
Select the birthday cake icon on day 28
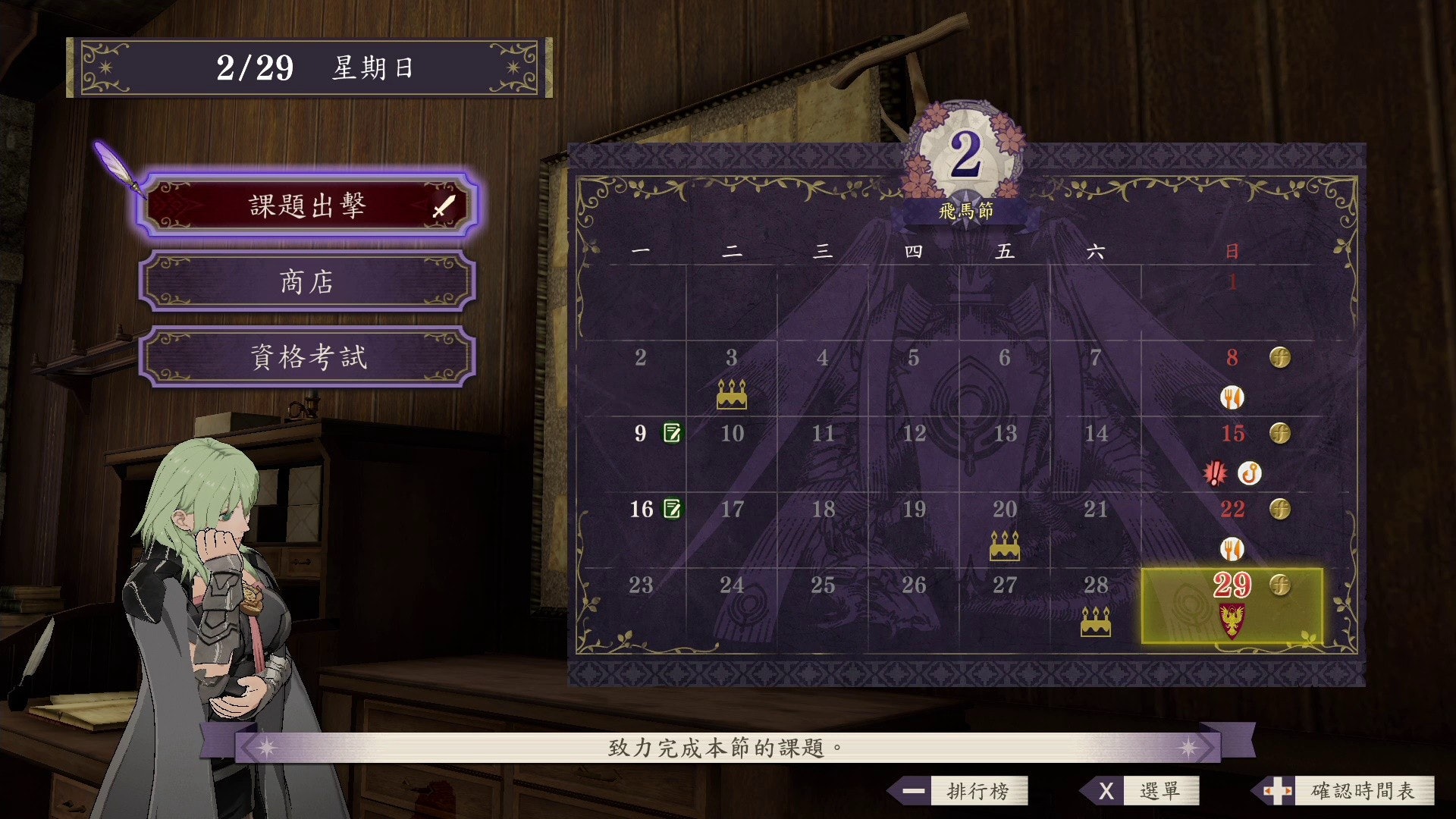point(1096,622)
